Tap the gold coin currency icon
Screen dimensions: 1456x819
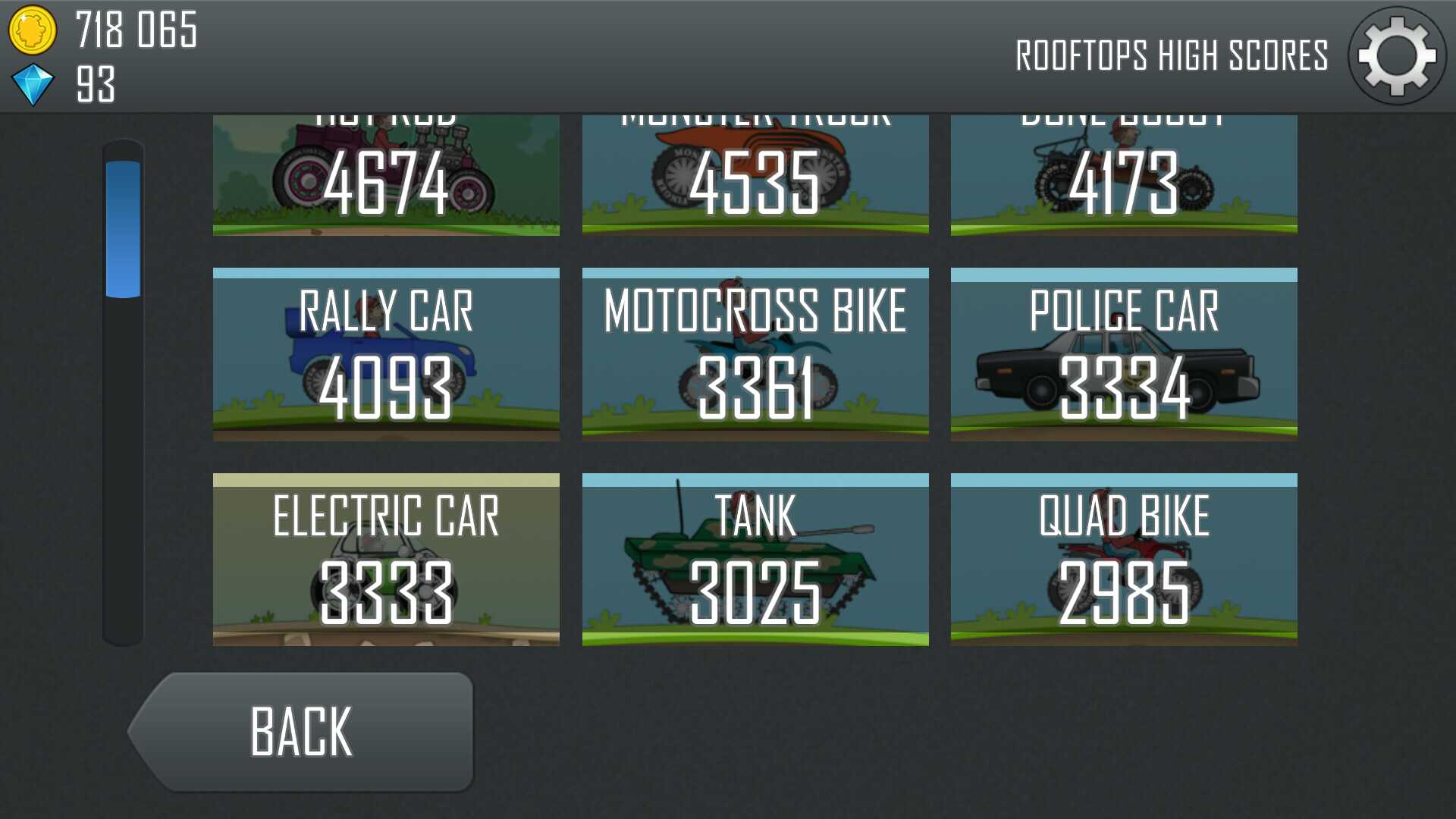32,30
